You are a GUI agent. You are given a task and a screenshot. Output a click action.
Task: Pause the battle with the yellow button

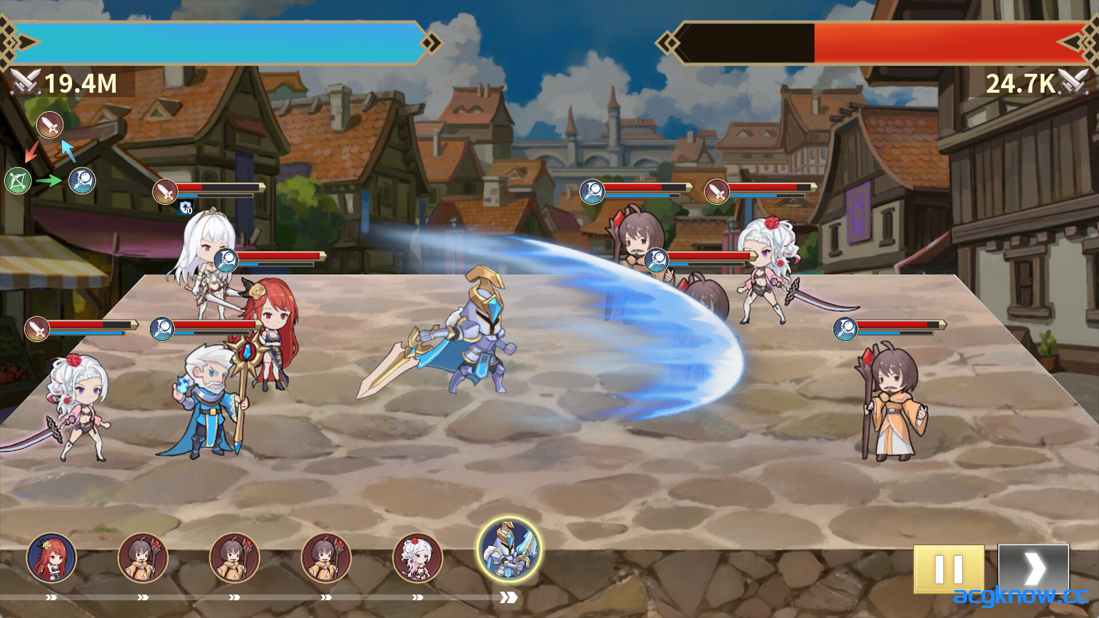pos(947,568)
